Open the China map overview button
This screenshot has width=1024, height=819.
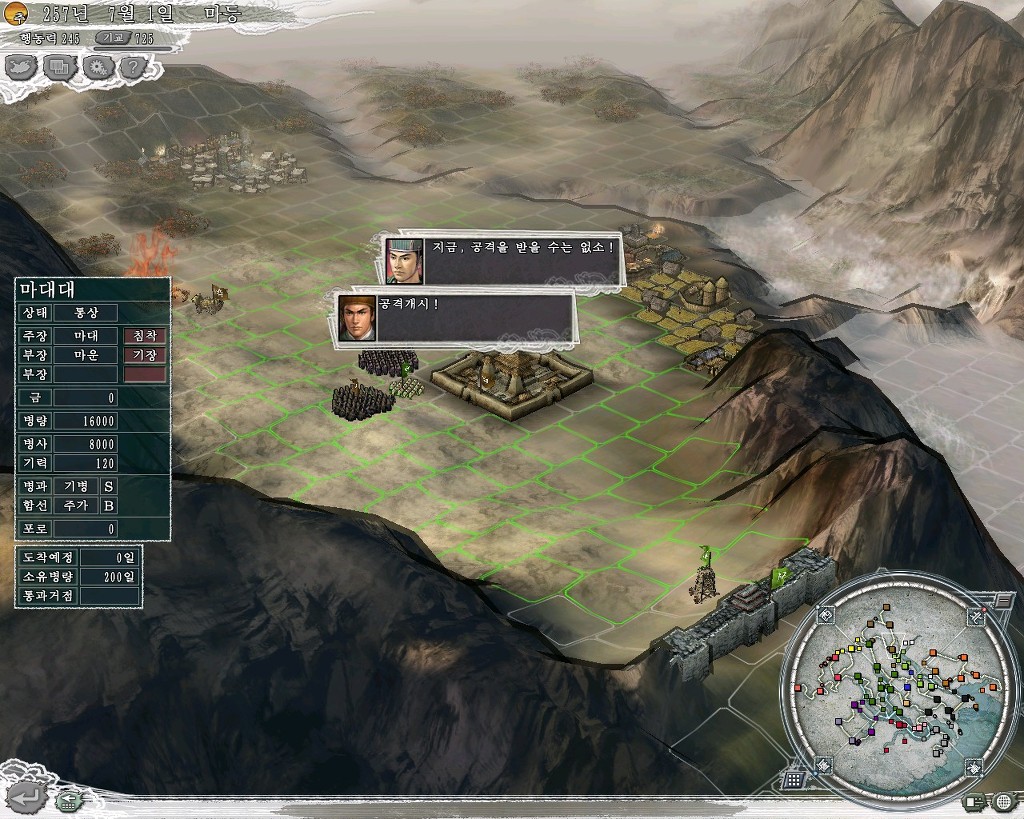23,67
